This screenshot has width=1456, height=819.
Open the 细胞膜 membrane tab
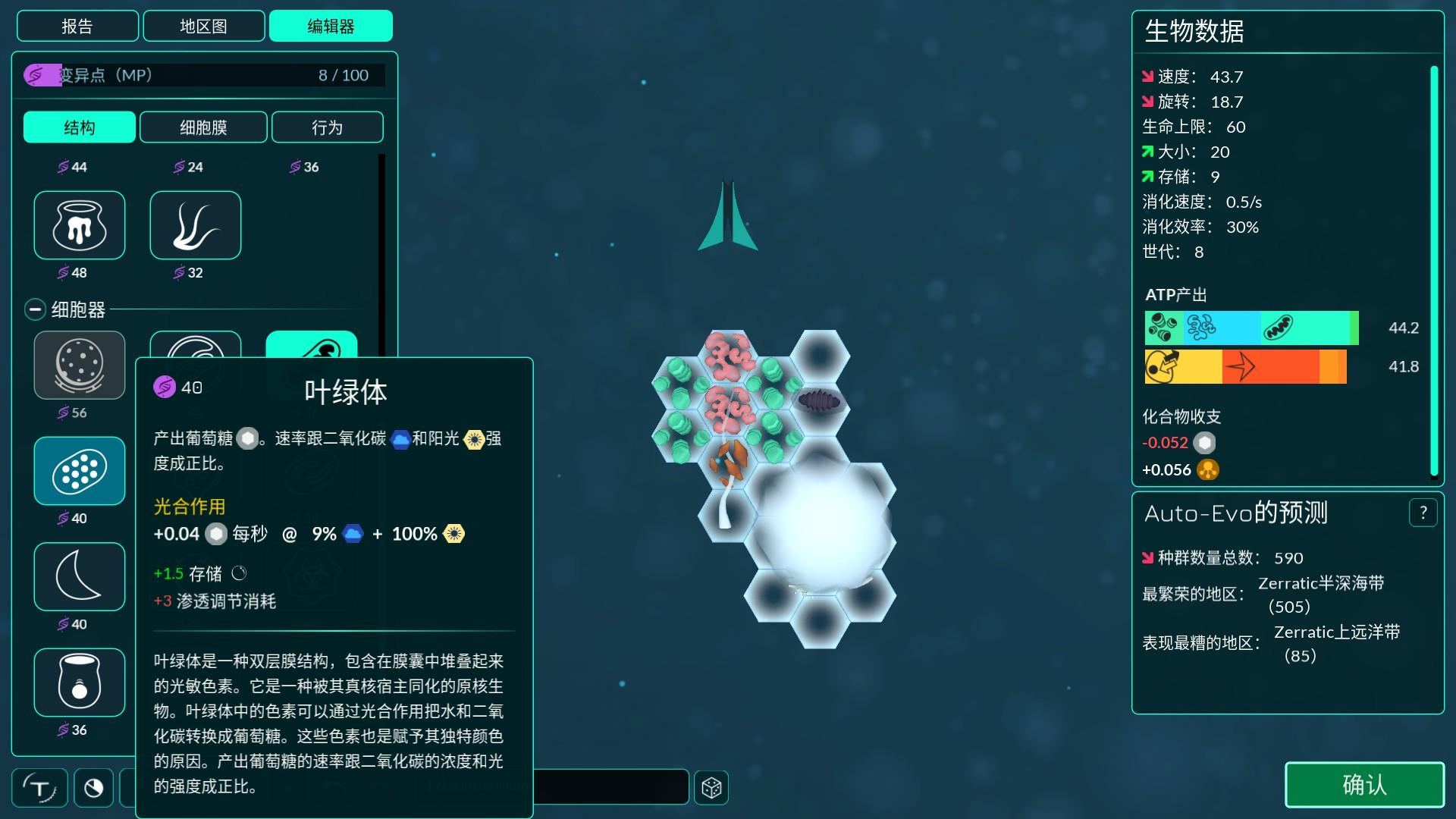tap(203, 127)
